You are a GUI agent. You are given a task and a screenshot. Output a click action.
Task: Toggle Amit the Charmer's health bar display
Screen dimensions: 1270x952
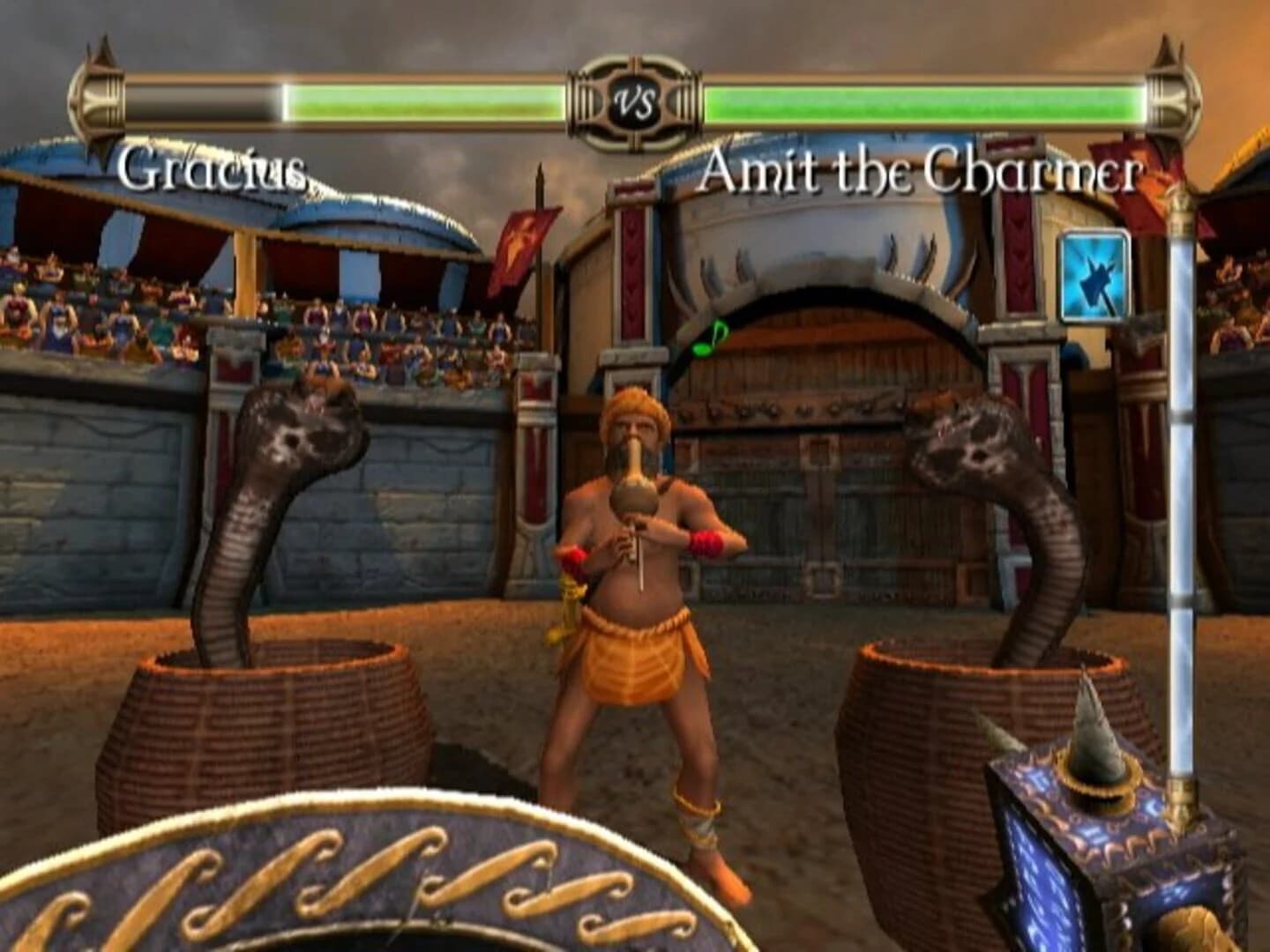[x=926, y=100]
